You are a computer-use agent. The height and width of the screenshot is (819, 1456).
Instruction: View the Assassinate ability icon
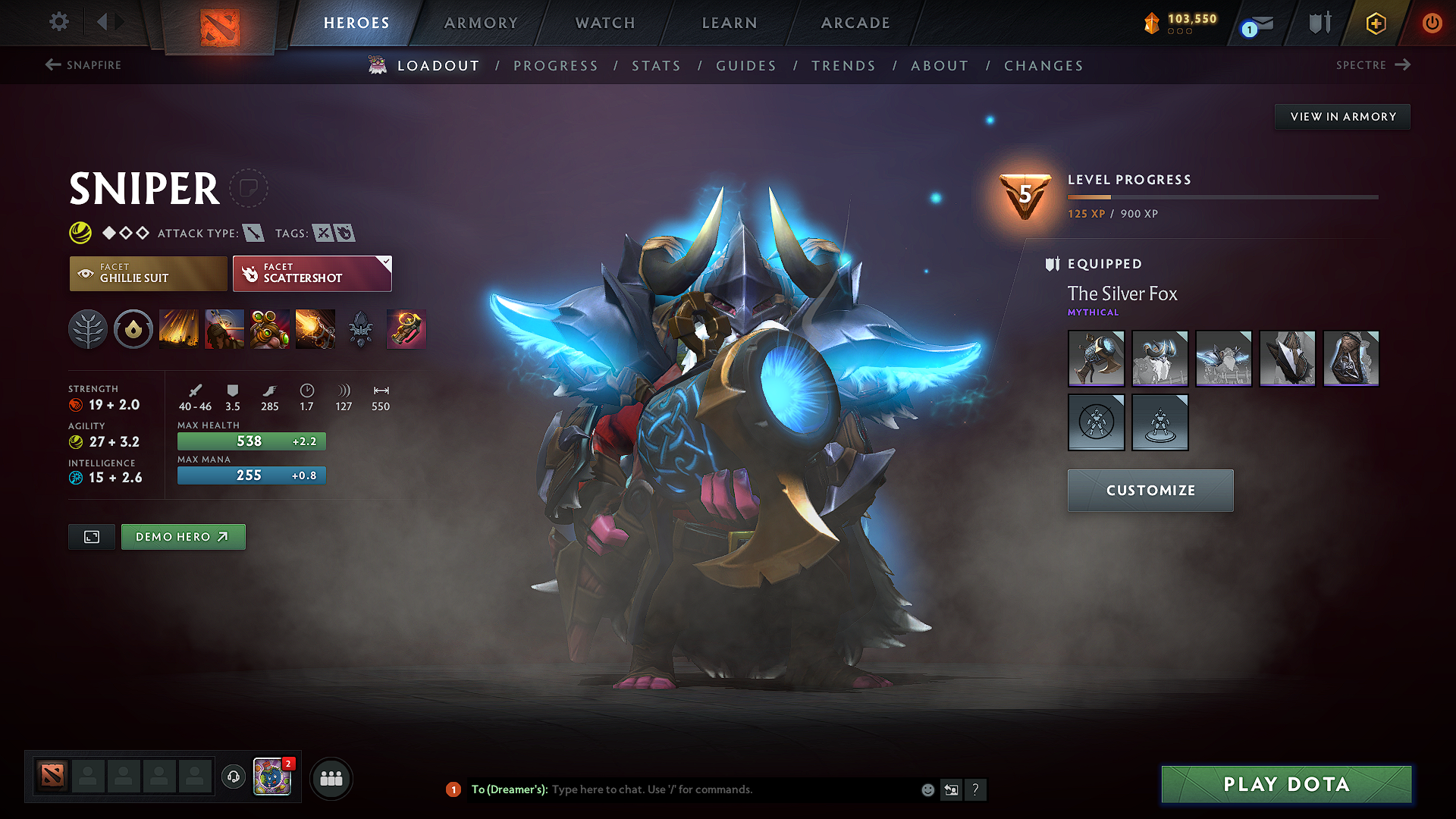315,329
